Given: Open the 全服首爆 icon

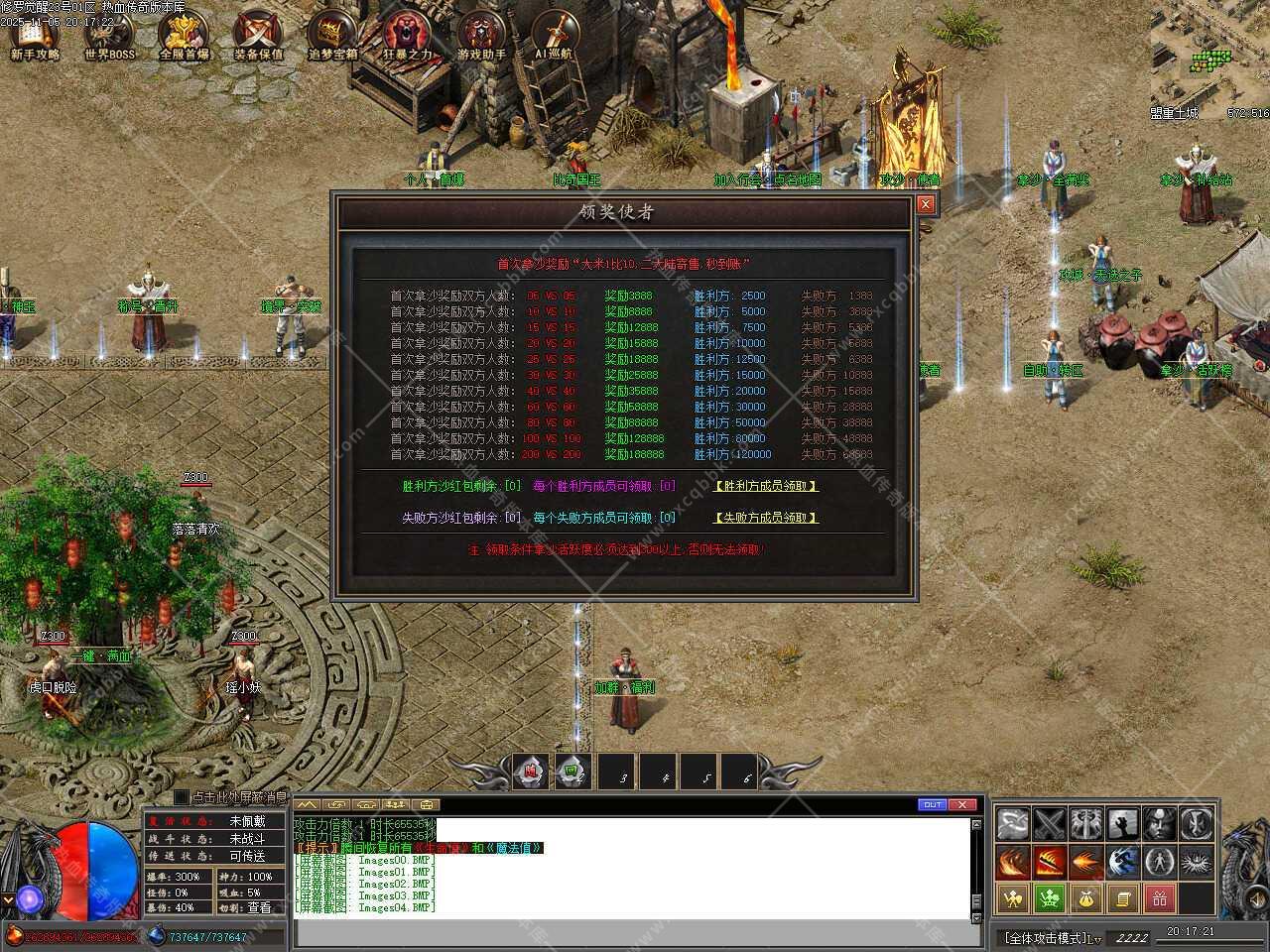Looking at the screenshot, I should [x=184, y=36].
